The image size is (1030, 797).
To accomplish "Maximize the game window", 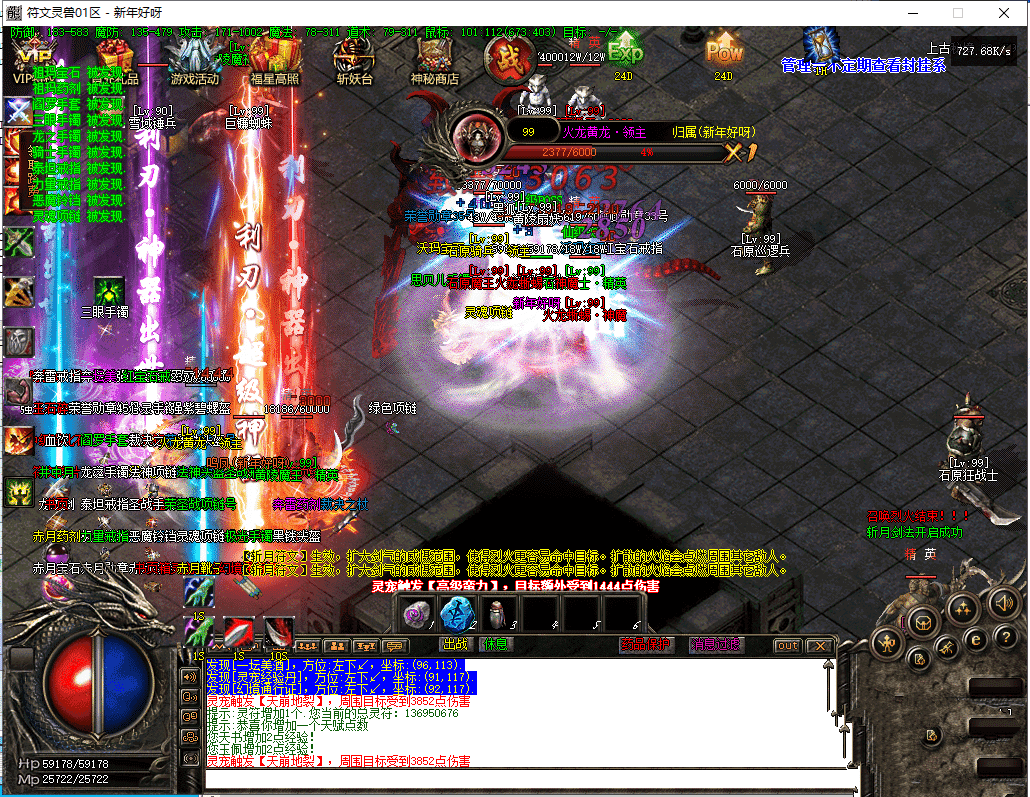I will (x=958, y=13).
